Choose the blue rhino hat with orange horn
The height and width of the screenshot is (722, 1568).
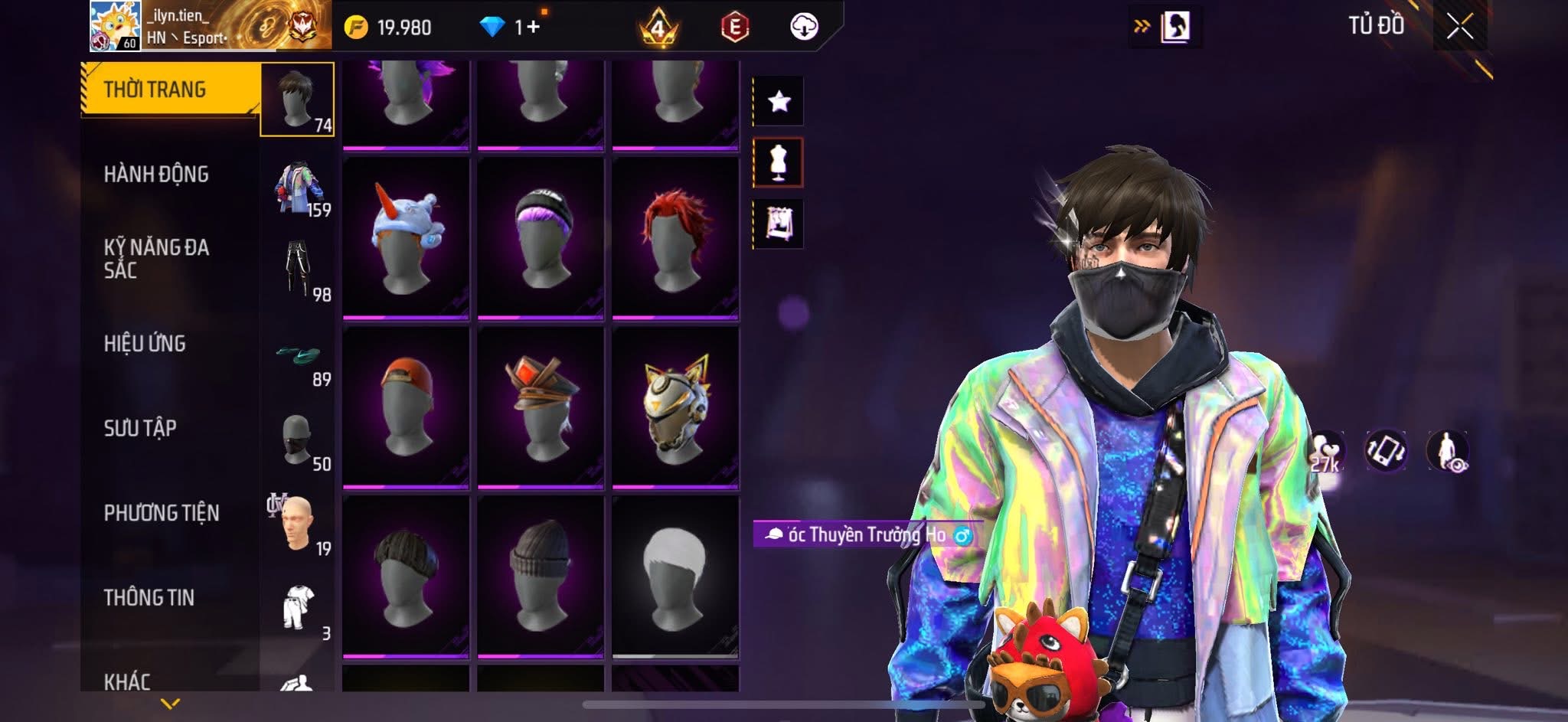click(406, 237)
